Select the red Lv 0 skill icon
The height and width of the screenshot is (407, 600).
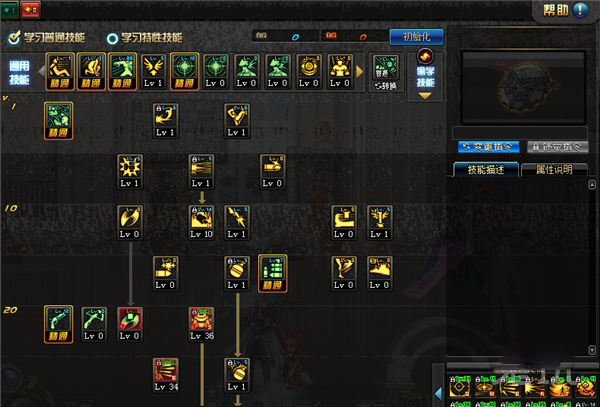[x=130, y=324]
